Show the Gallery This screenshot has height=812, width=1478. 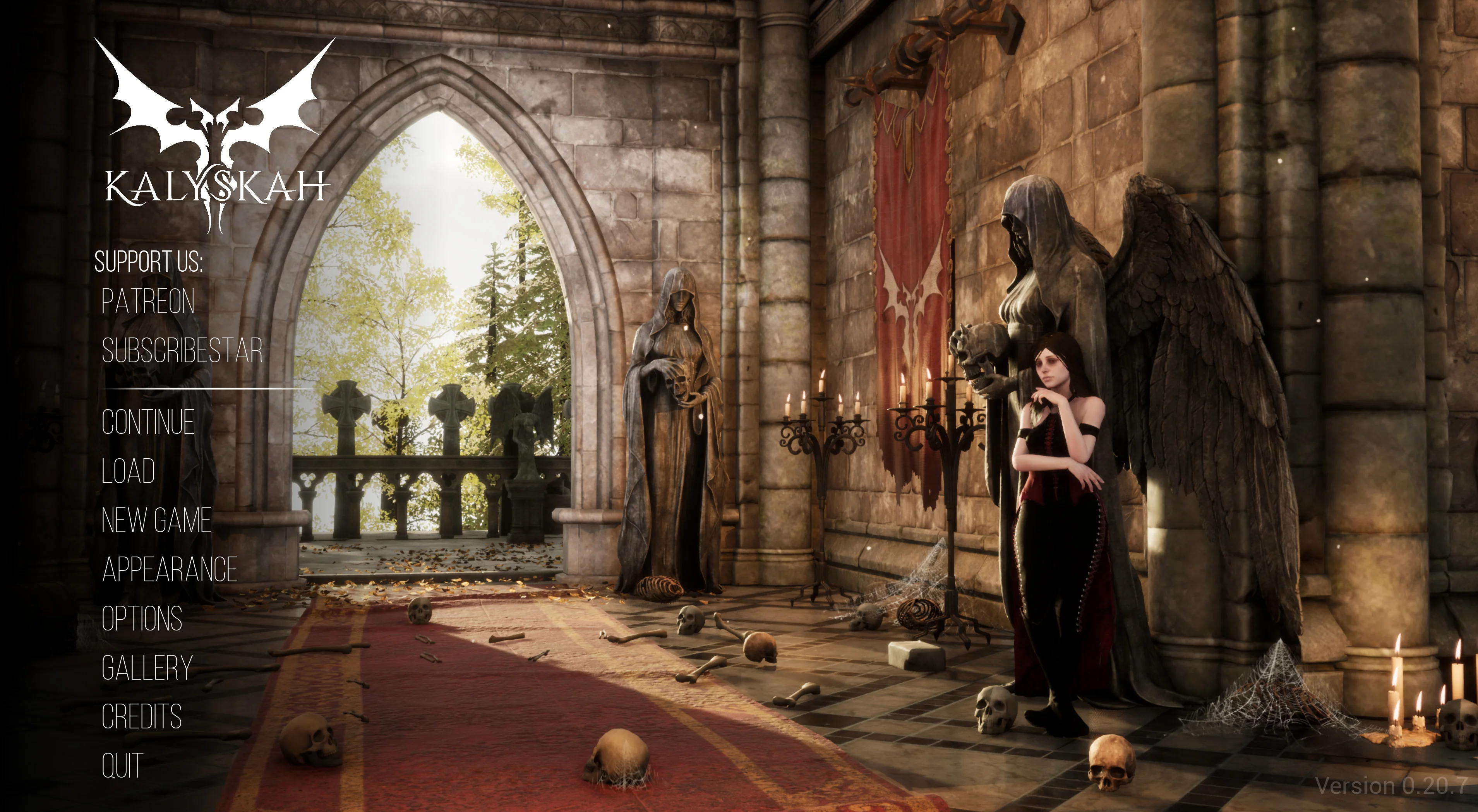coord(147,668)
